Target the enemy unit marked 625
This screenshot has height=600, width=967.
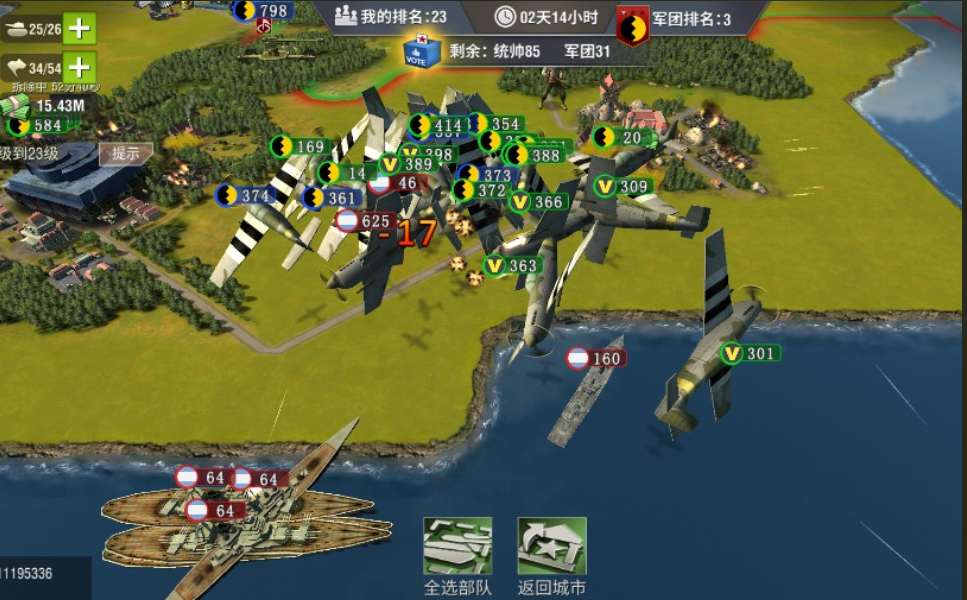click(x=364, y=221)
